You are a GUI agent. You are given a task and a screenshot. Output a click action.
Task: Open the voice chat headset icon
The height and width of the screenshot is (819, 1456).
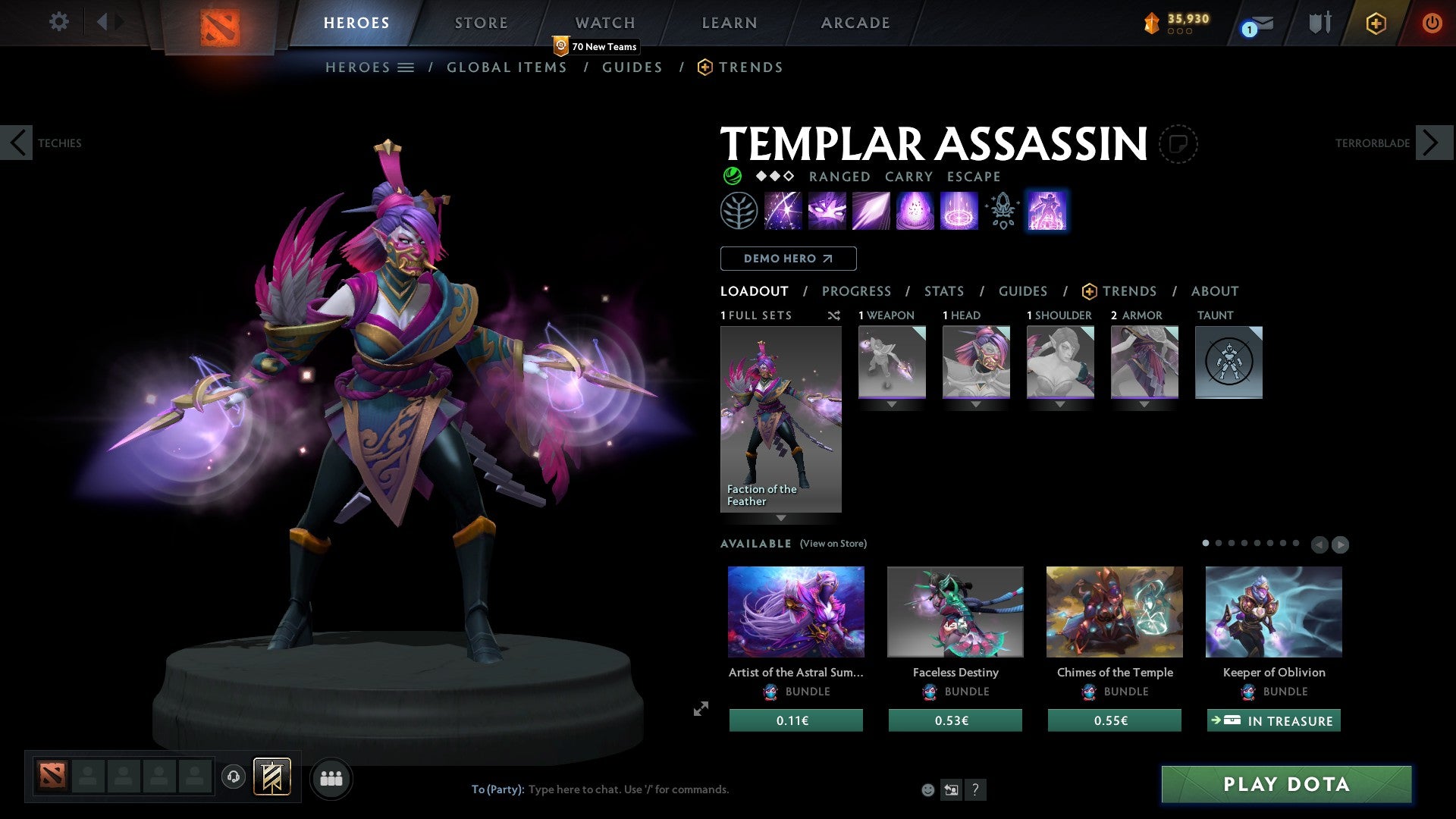pyautogui.click(x=233, y=777)
